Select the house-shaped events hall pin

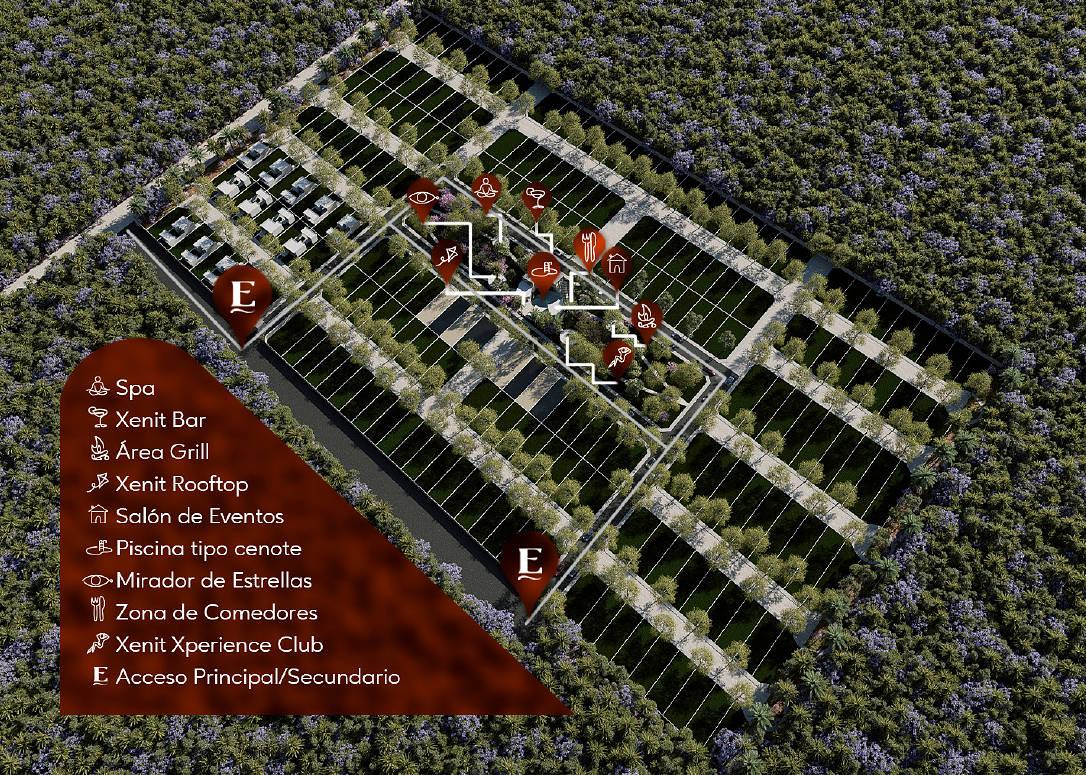point(618,263)
